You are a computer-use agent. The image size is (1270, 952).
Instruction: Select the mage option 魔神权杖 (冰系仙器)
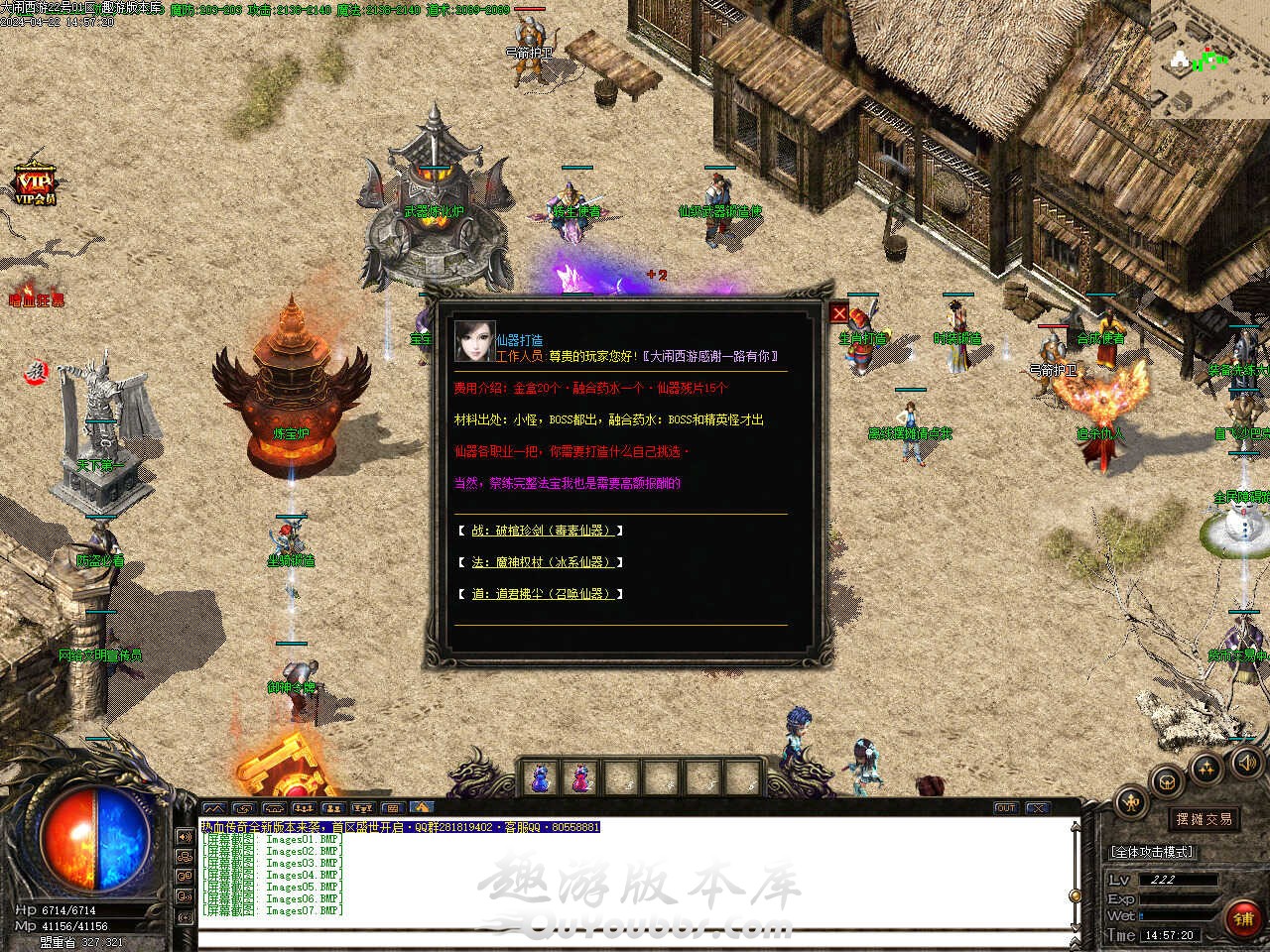(x=541, y=562)
